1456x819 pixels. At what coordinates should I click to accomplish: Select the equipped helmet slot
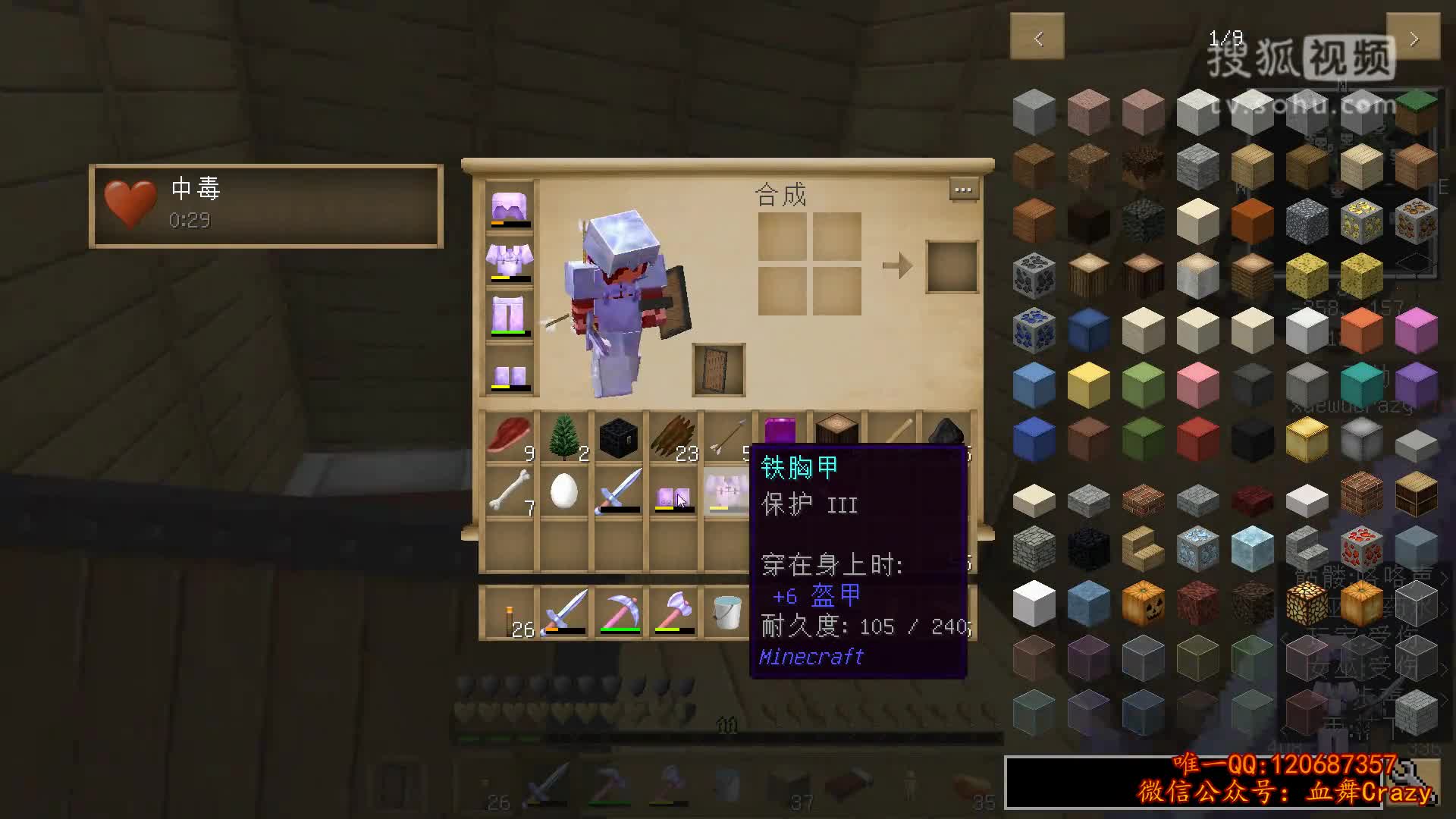510,207
